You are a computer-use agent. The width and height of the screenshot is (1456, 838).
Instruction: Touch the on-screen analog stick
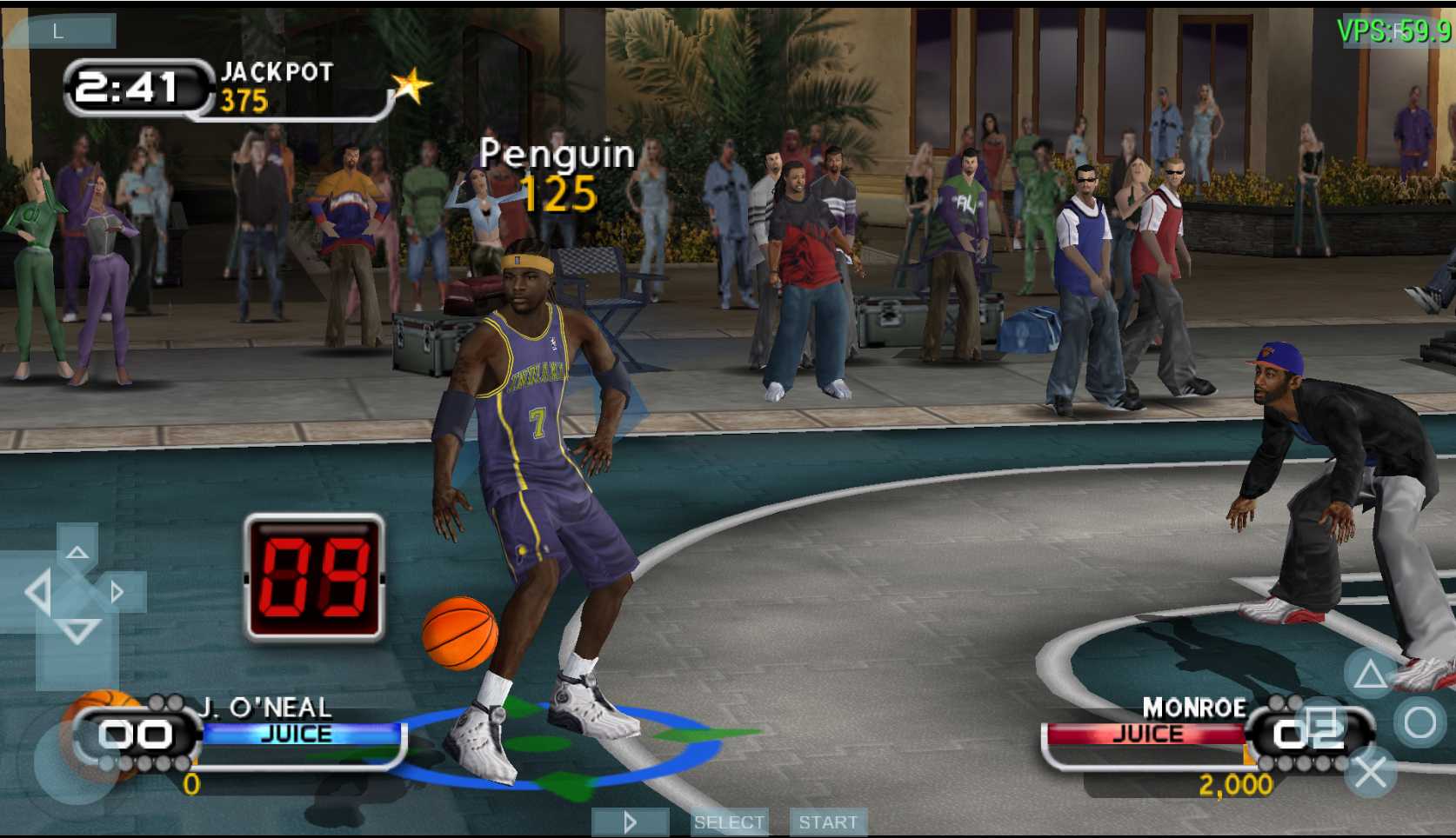click(x=77, y=760)
